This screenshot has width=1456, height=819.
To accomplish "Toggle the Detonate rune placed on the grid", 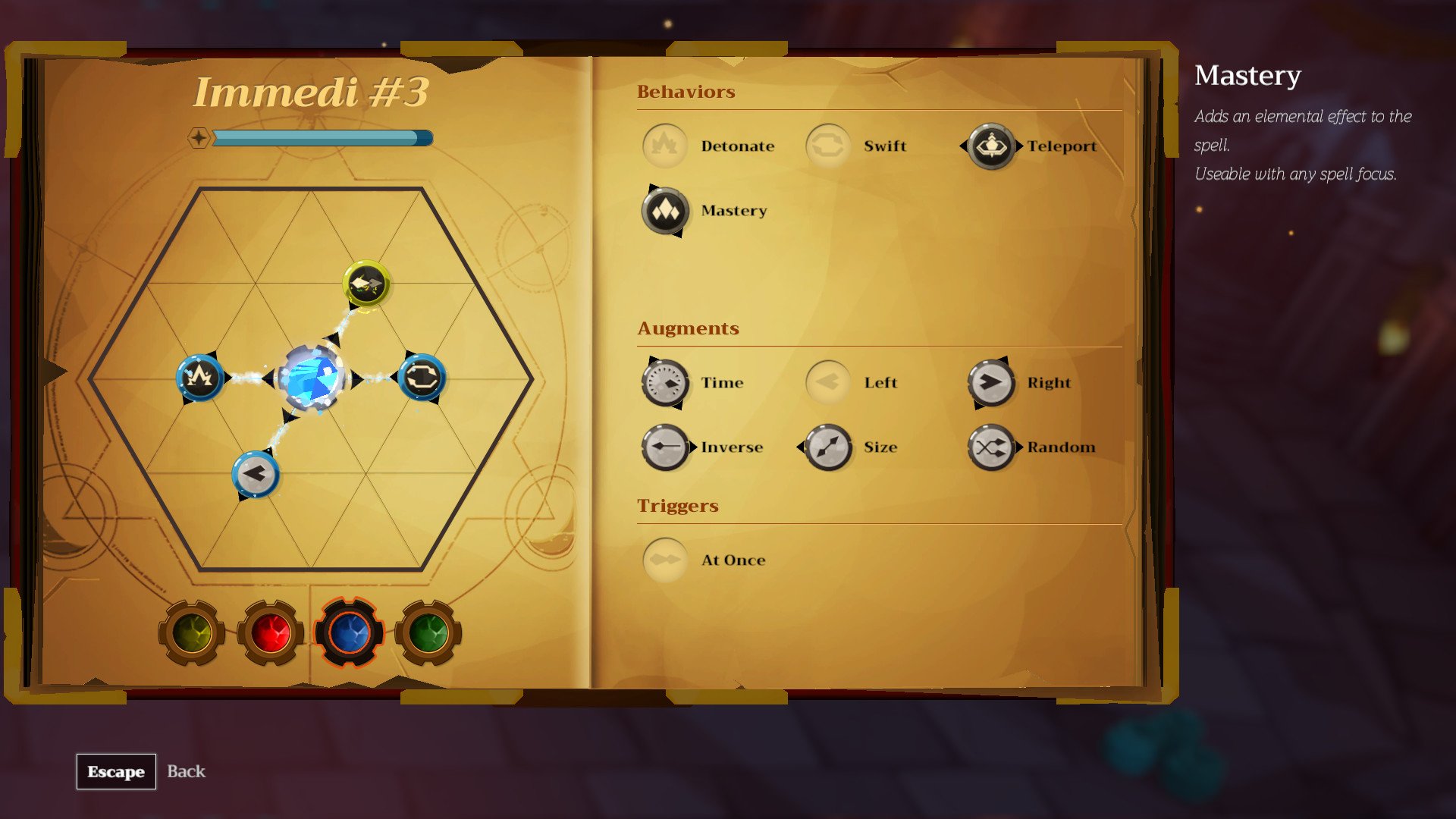I will tap(199, 379).
